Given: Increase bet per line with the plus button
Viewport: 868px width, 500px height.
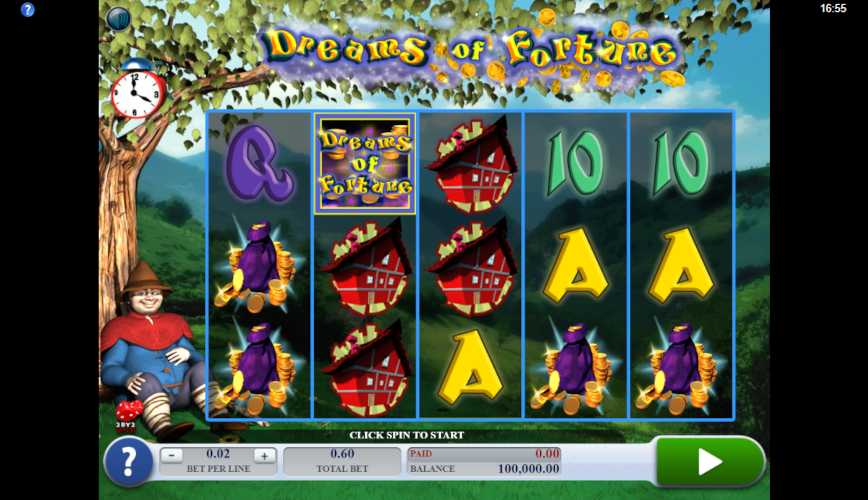Looking at the screenshot, I should point(264,455).
